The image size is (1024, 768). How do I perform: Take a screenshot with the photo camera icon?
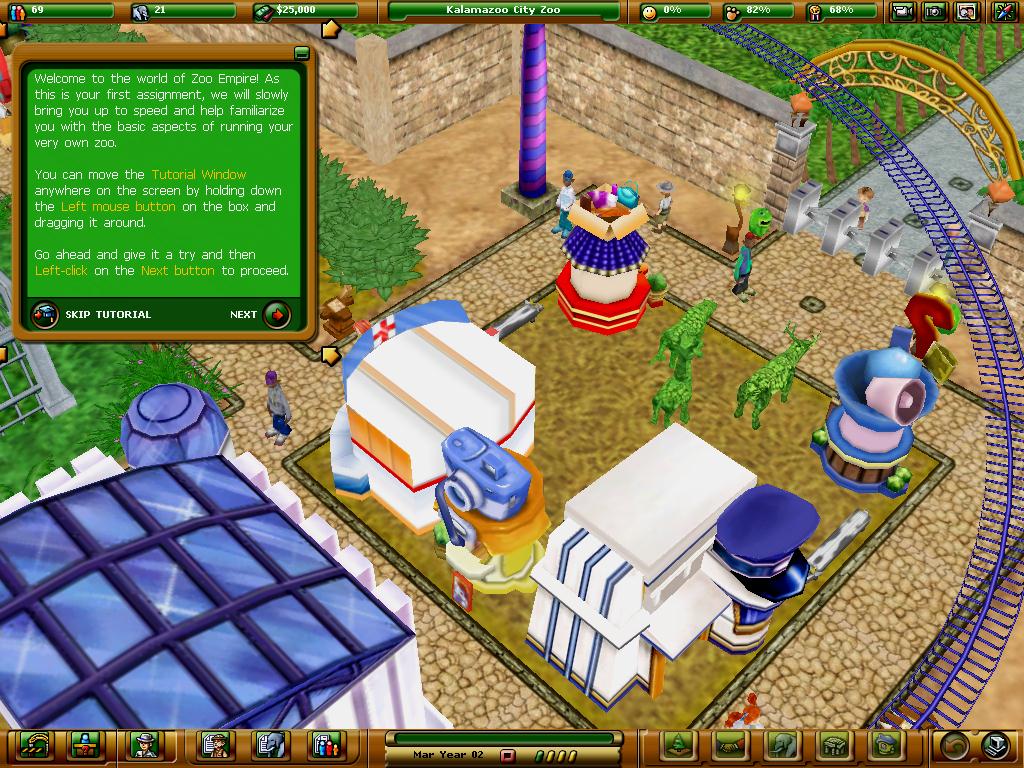[935, 12]
